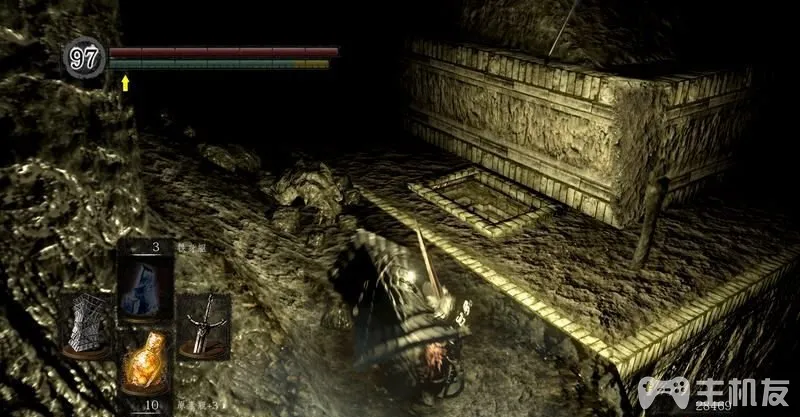Click the yellow arrow status effect icon
The width and height of the screenshot is (800, 417).
point(126,83)
